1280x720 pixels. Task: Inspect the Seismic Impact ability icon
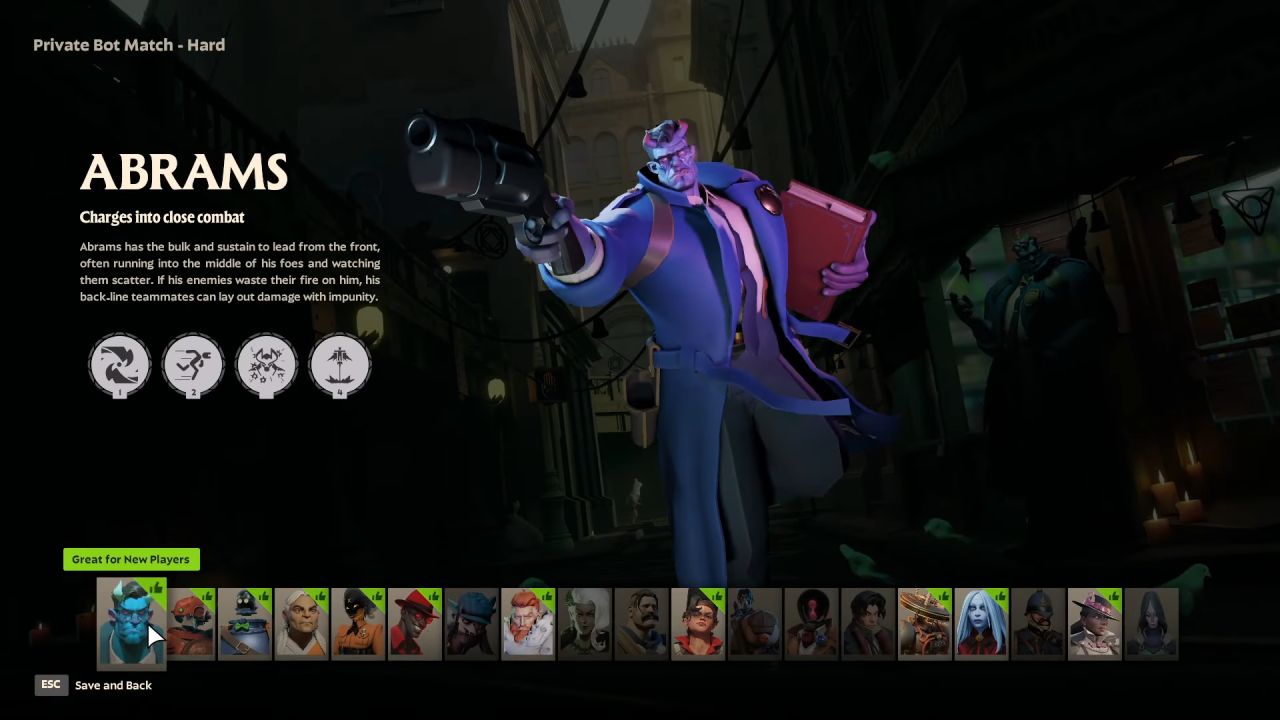340,364
